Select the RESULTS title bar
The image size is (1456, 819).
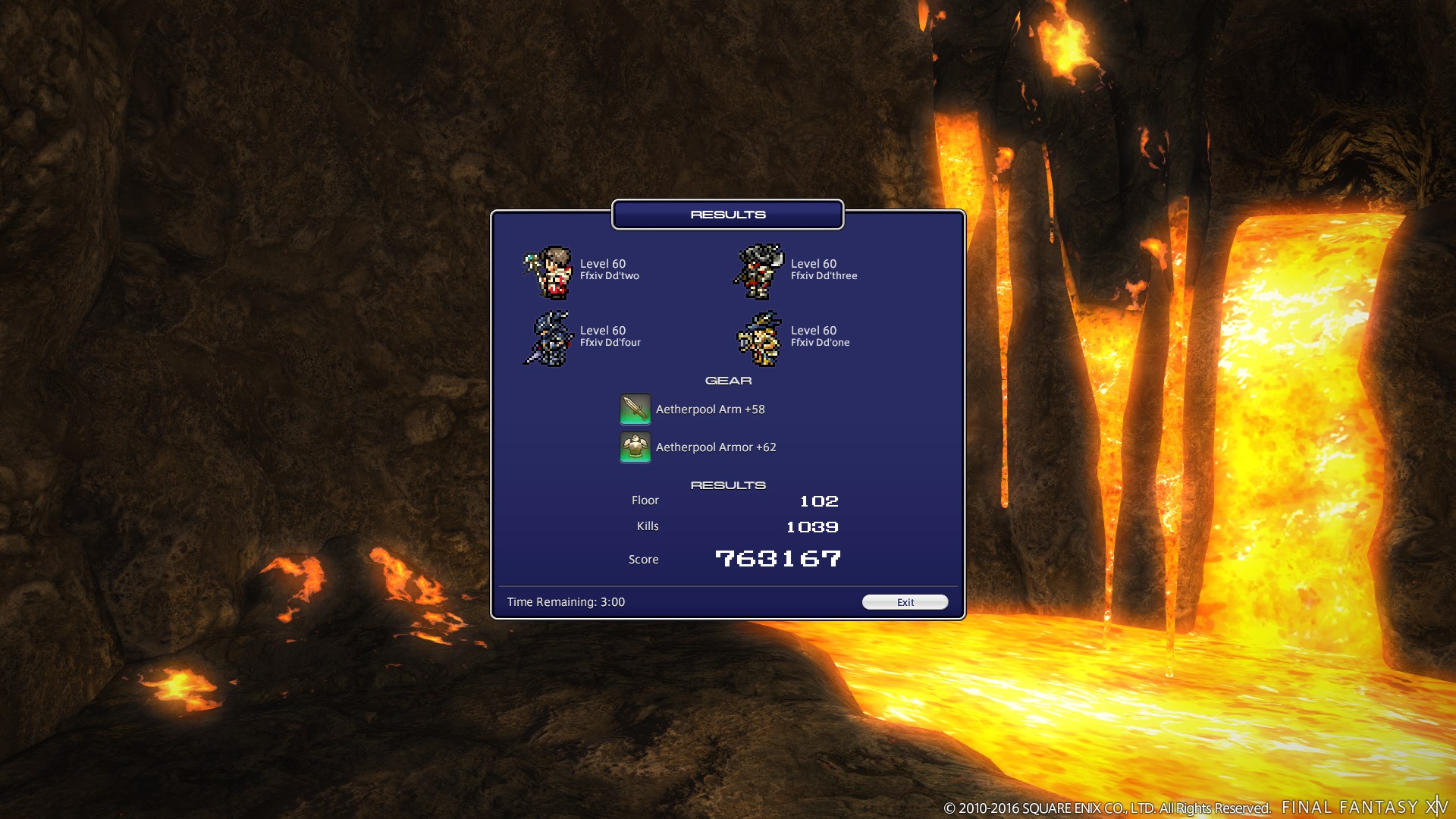point(727,214)
